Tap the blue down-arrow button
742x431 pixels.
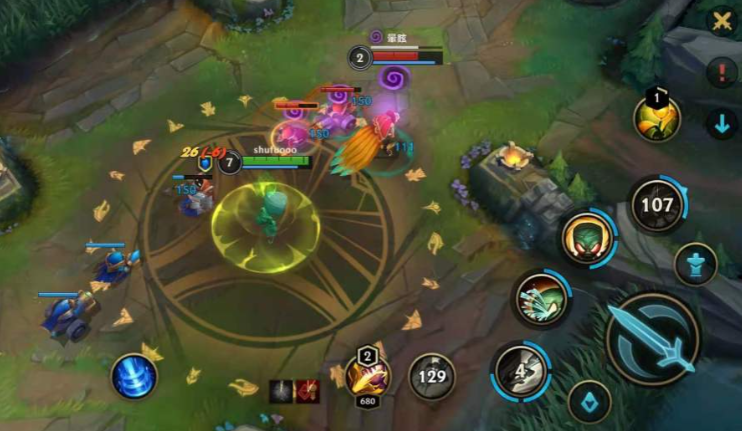tap(721, 124)
